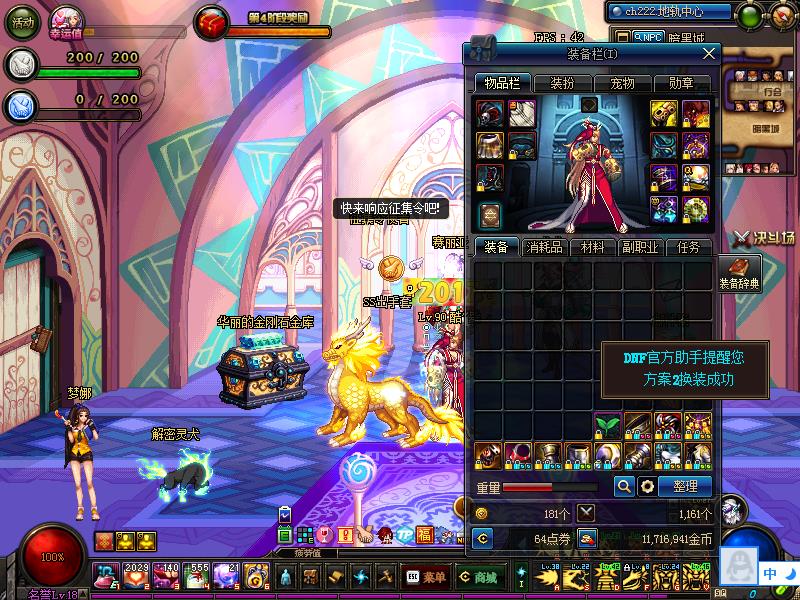
Task: Select the equipped skull shoulder armor slot
Action: pos(490,114)
